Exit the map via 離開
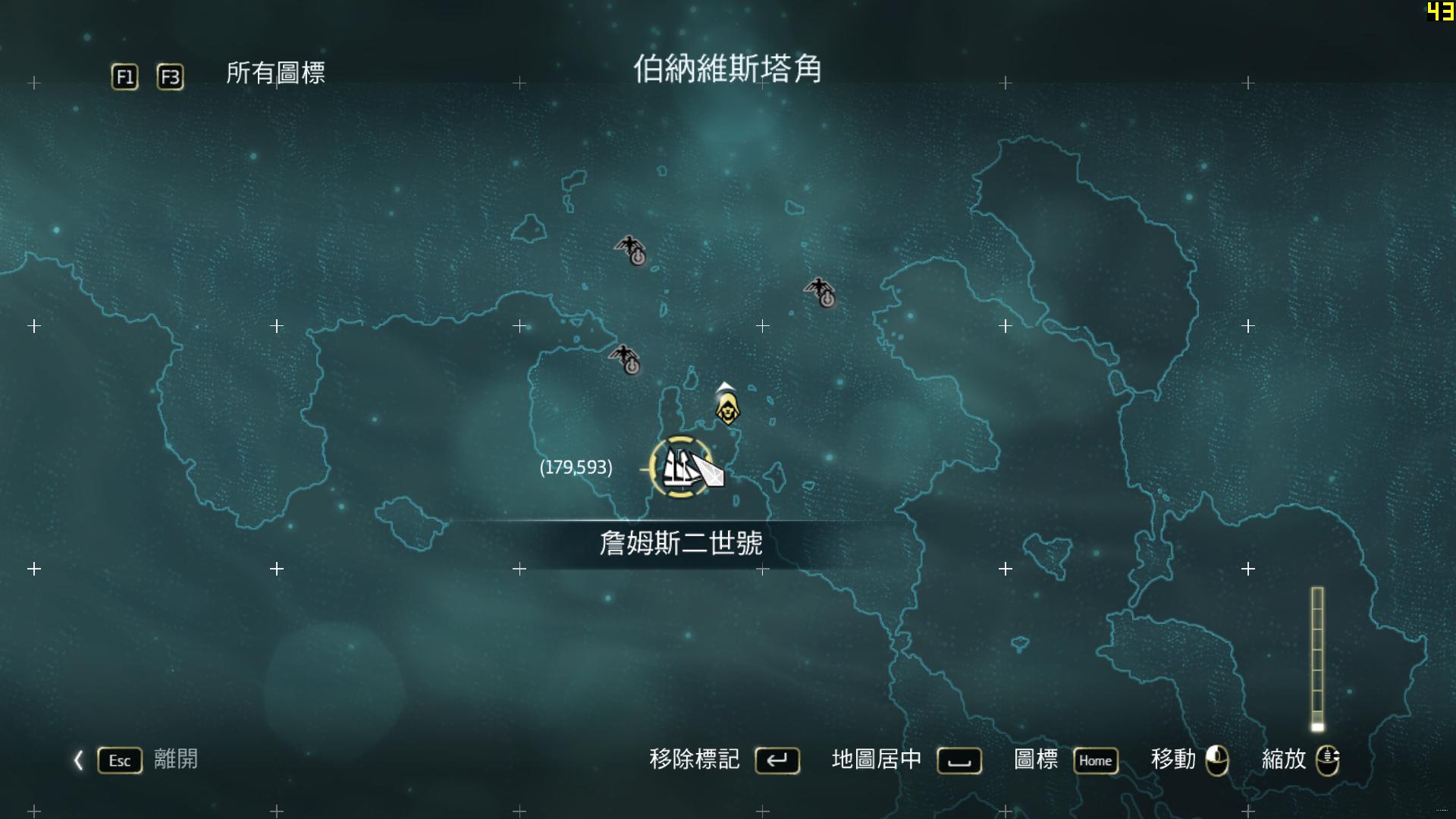Screen dimensions: 1456x819 [x=175, y=759]
